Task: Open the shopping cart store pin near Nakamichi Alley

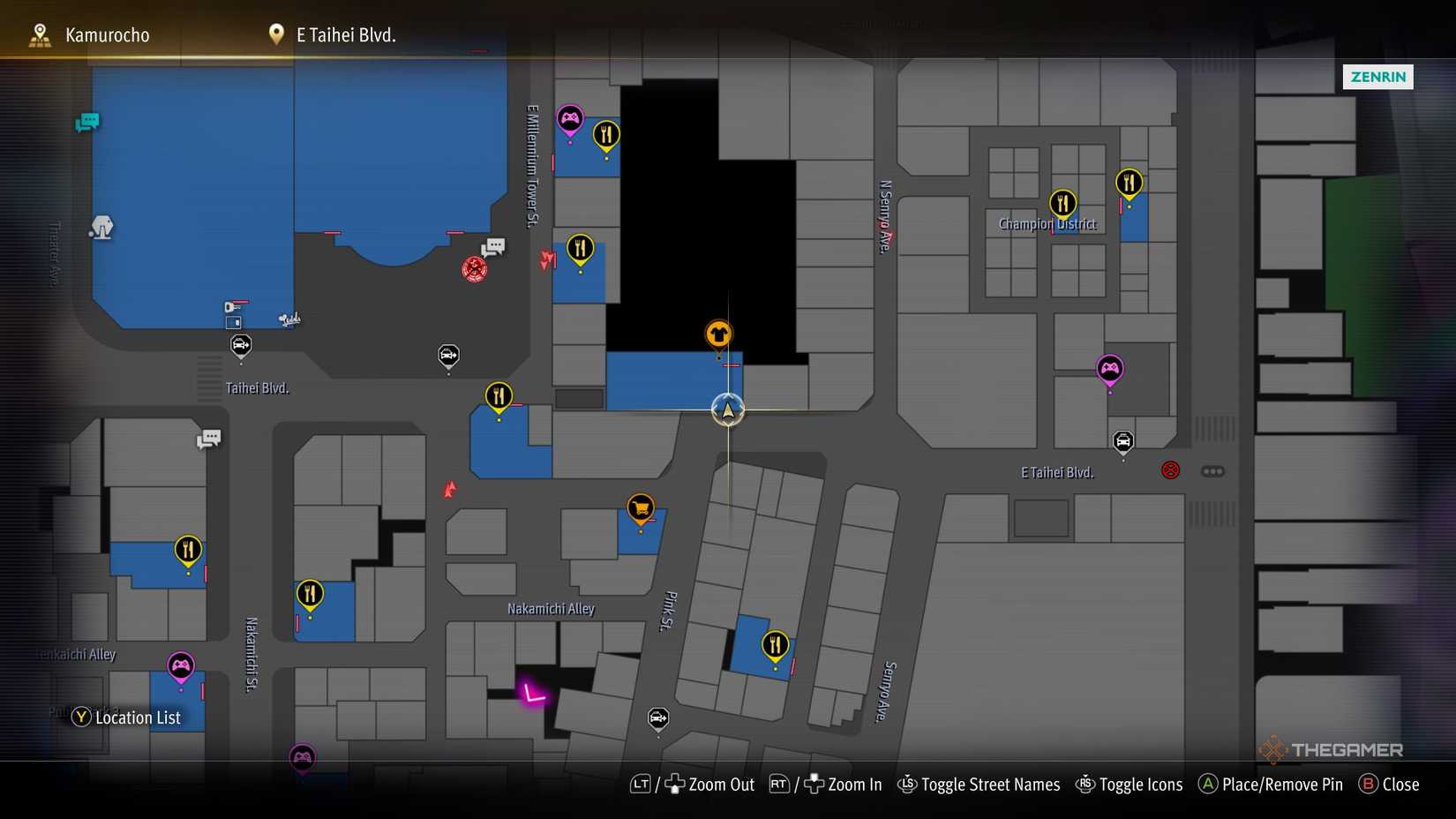Action: click(640, 507)
